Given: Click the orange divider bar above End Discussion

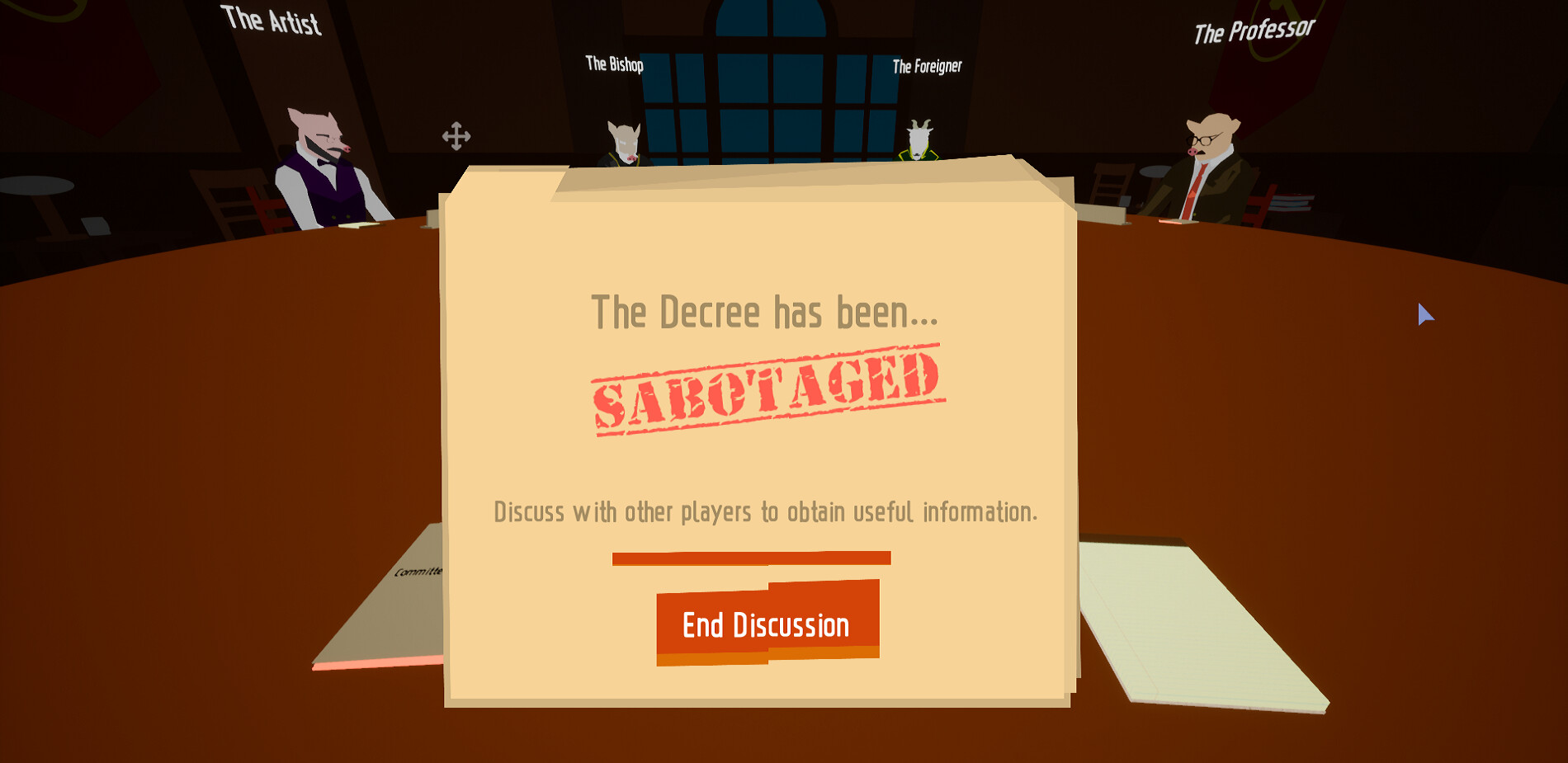Looking at the screenshot, I should point(751,558).
